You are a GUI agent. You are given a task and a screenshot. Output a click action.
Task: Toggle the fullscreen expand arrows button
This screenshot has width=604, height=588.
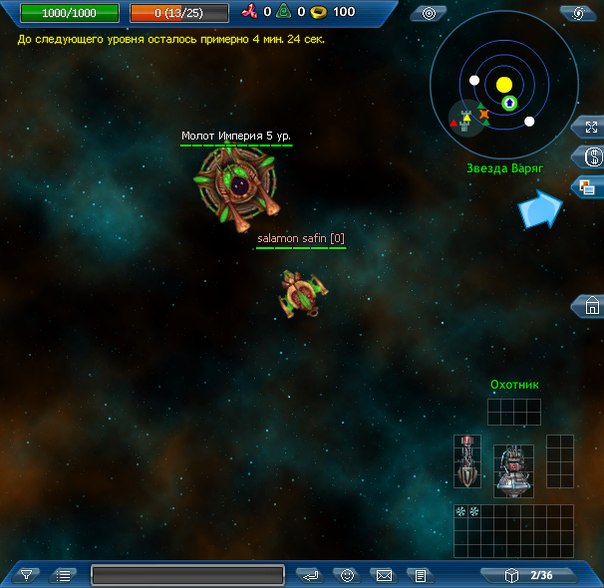click(591, 128)
